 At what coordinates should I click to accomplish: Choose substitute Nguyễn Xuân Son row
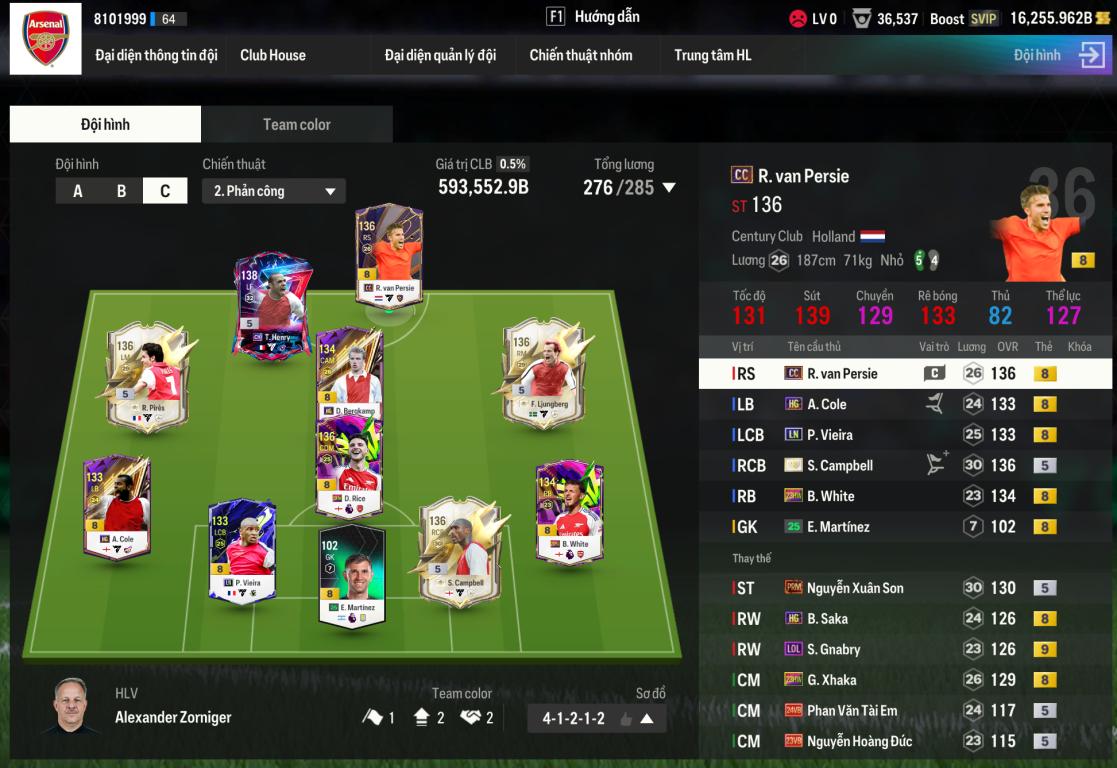point(905,588)
